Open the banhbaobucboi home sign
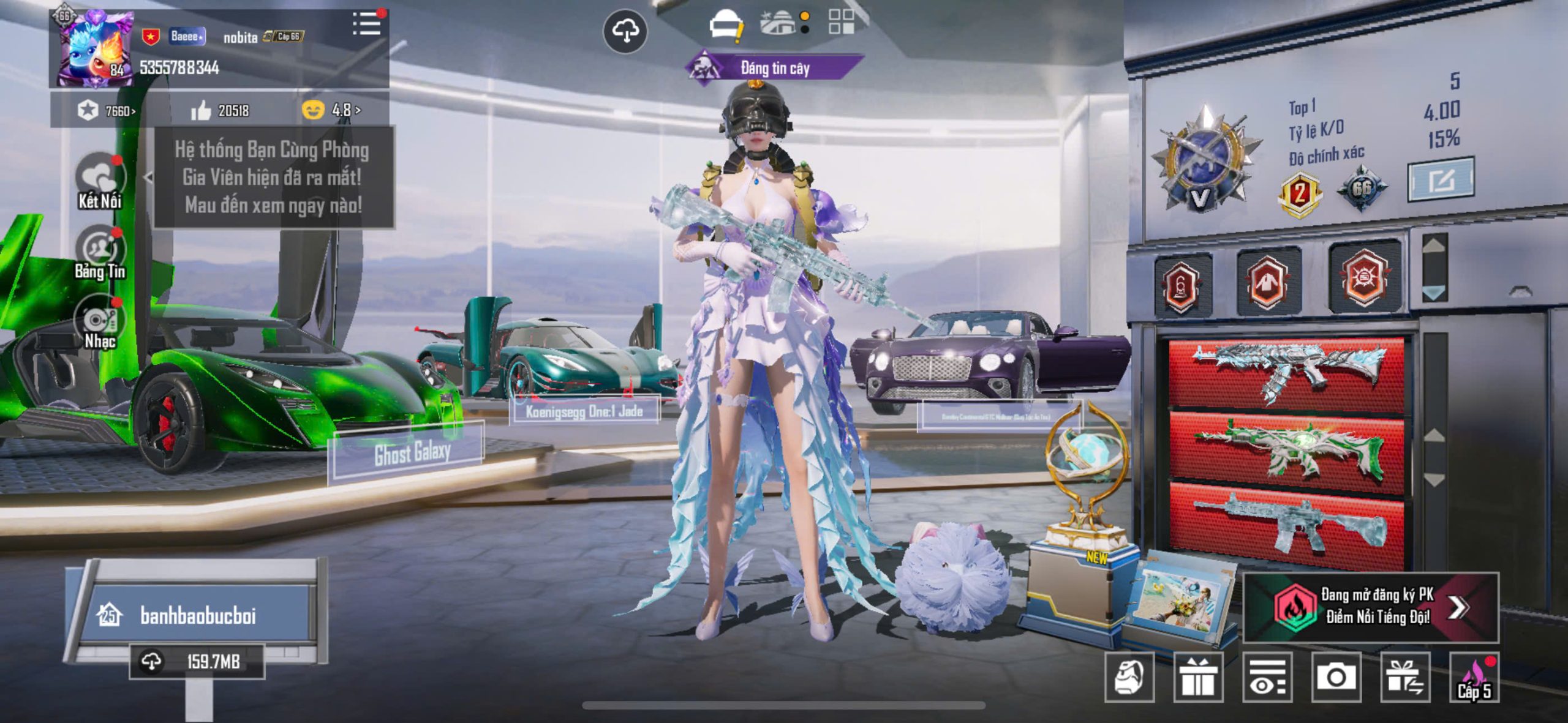The height and width of the screenshot is (723, 1568). tap(198, 615)
